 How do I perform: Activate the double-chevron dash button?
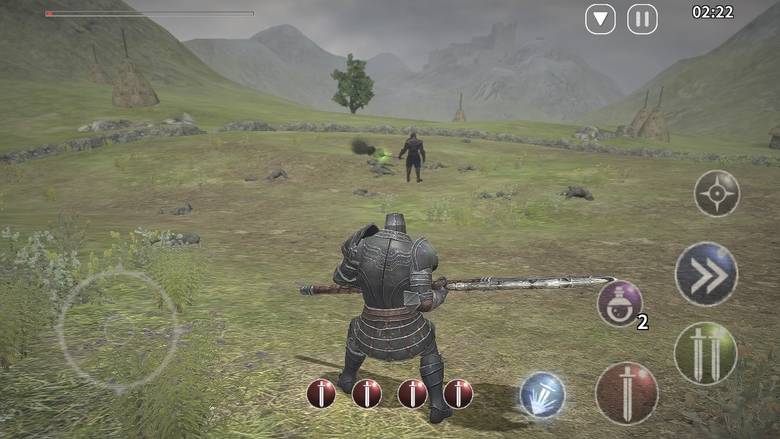(x=706, y=274)
